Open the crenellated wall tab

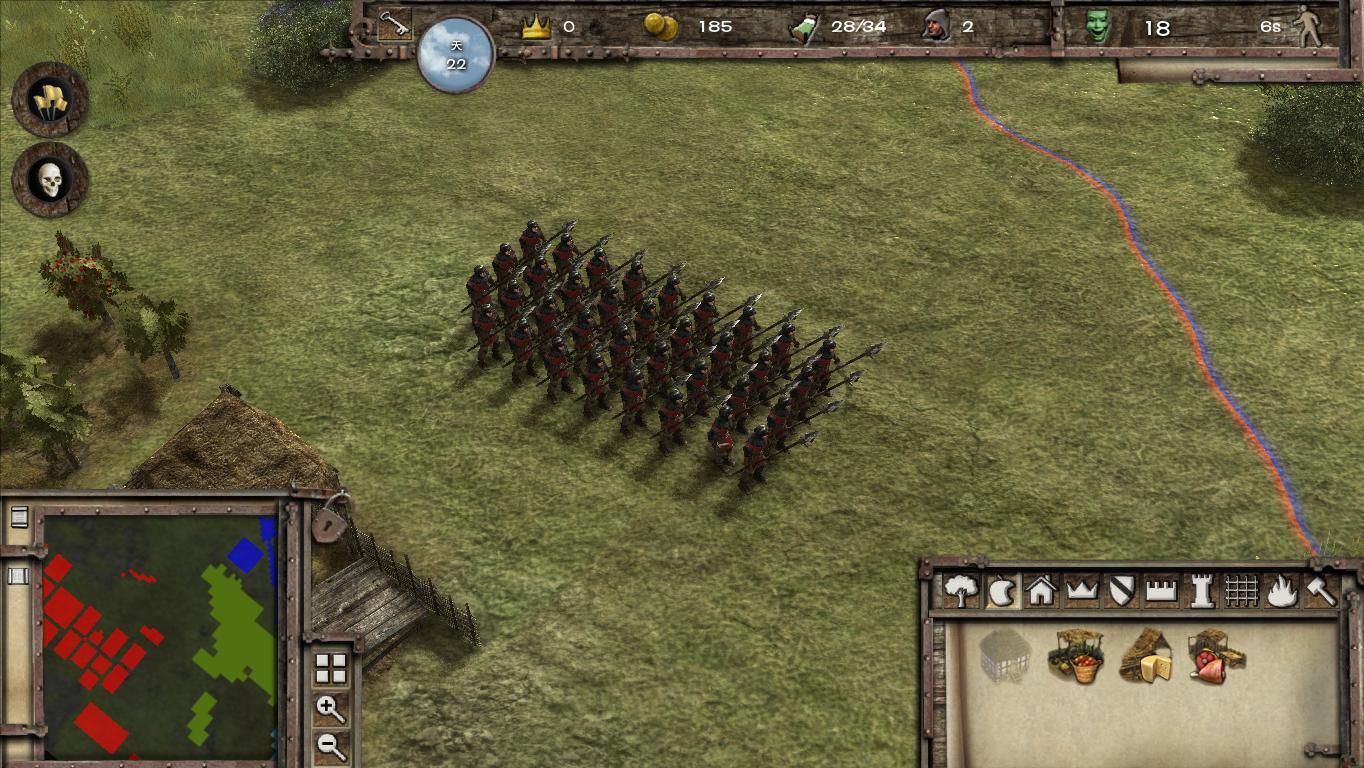pyautogui.click(x=1161, y=591)
